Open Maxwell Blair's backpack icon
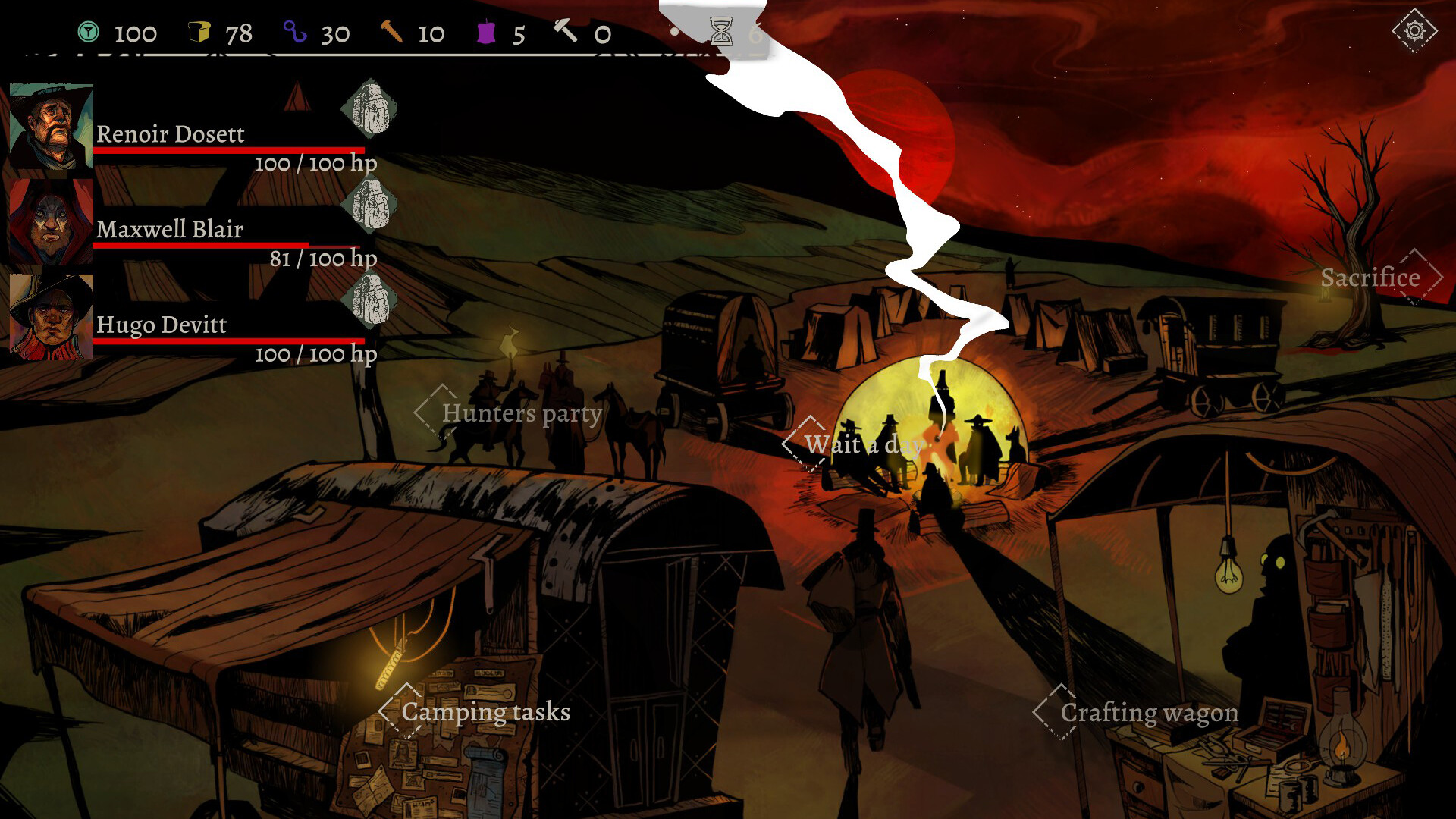The image size is (1456, 819). pos(369,205)
